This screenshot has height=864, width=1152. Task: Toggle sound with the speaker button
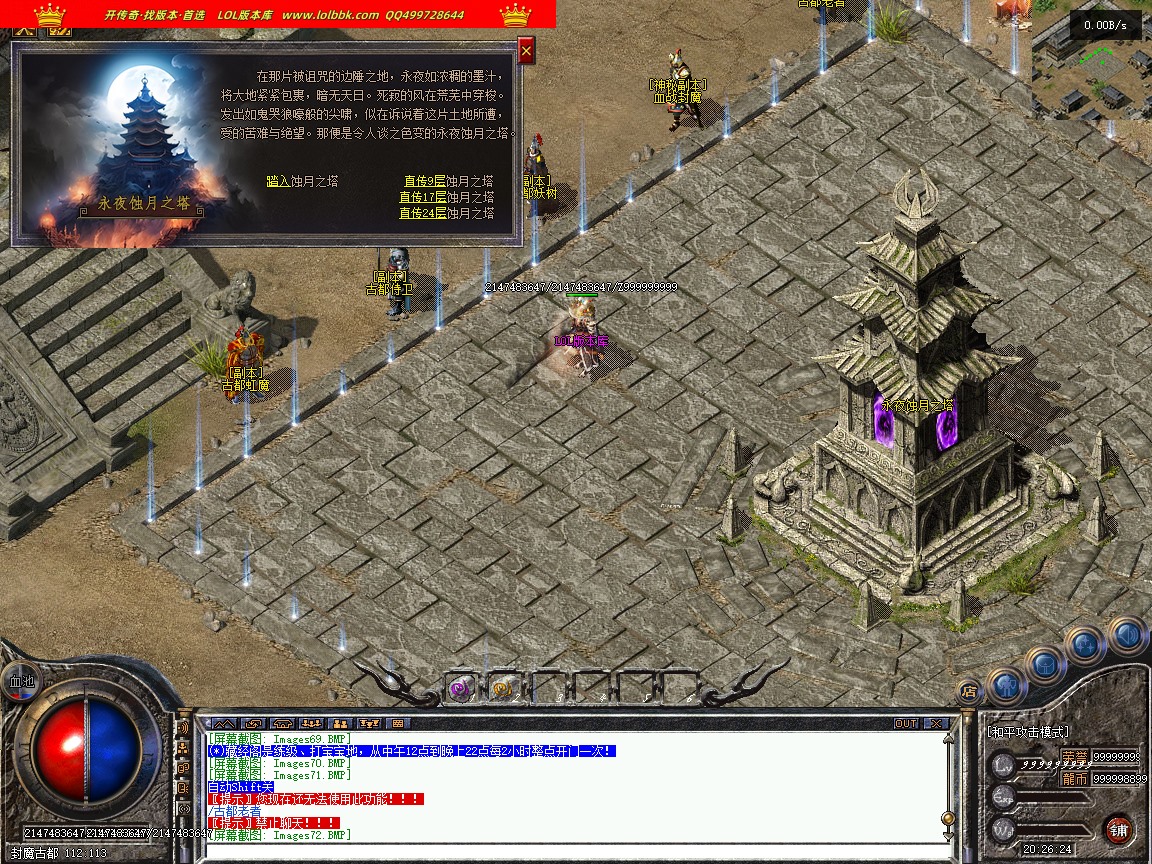pyautogui.click(x=1125, y=633)
